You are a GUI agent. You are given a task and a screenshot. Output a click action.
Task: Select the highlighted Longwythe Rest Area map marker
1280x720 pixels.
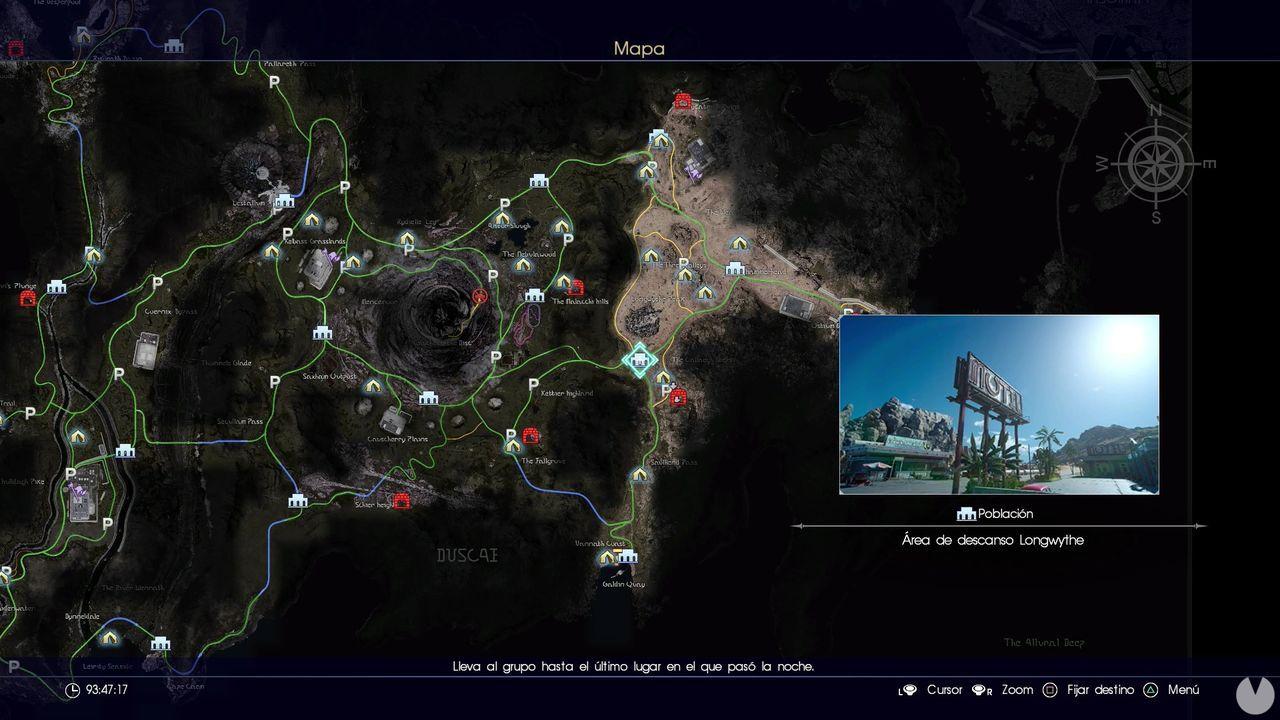pos(640,360)
